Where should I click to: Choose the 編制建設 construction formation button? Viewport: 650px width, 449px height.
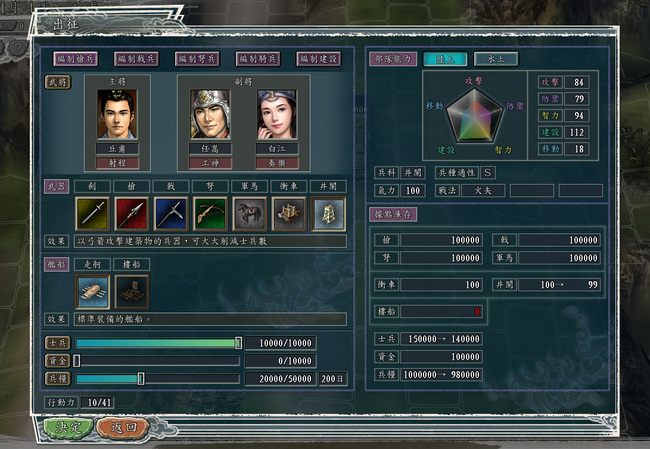point(317,59)
